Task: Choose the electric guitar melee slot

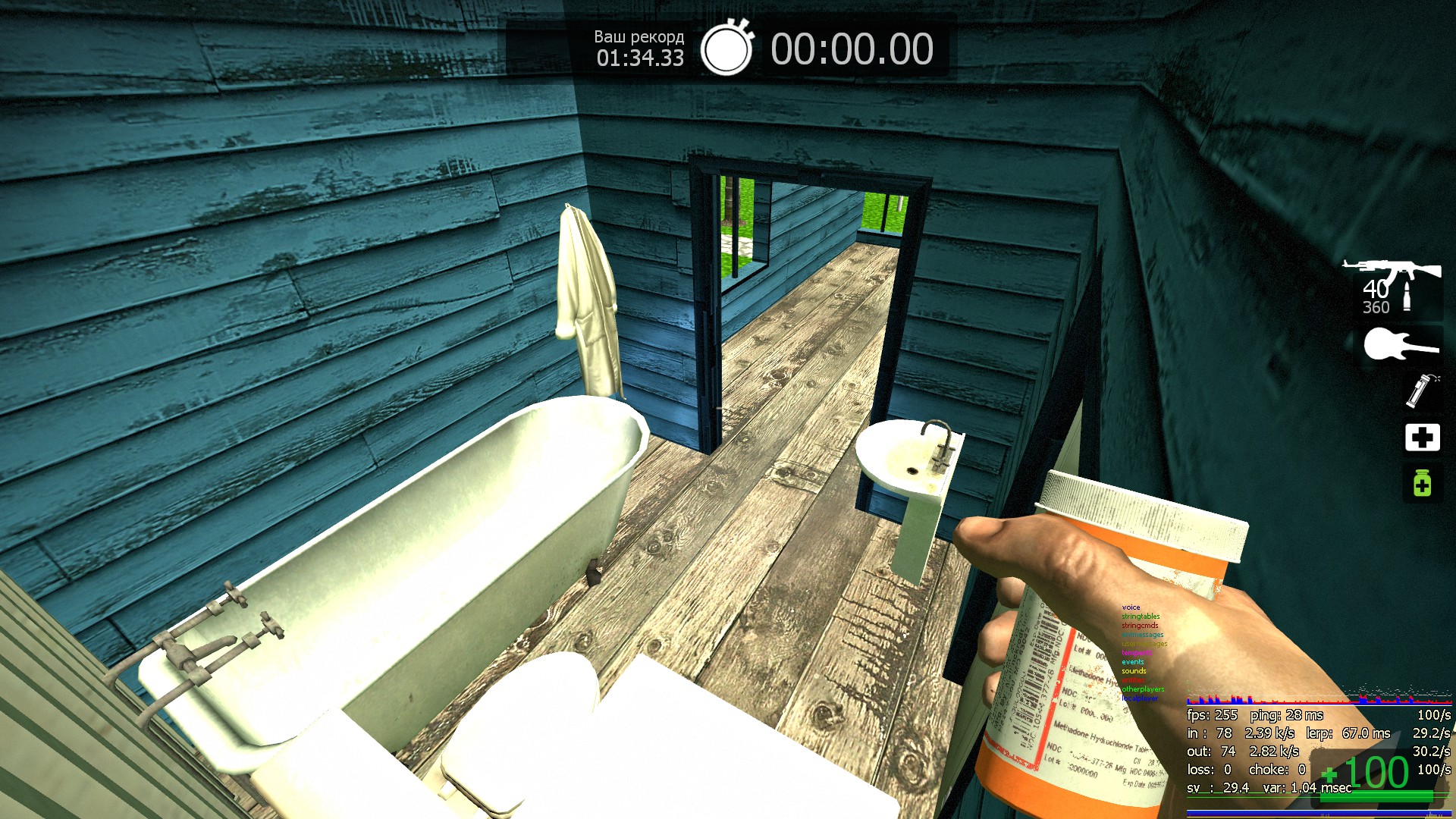Action: coord(1400,346)
